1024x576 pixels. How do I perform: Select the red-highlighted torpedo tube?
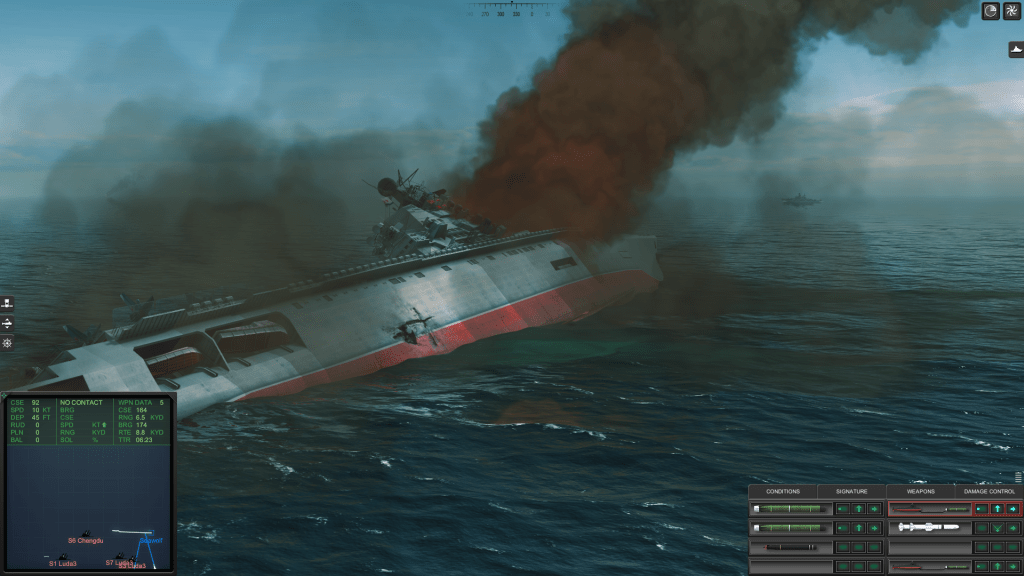(x=929, y=508)
